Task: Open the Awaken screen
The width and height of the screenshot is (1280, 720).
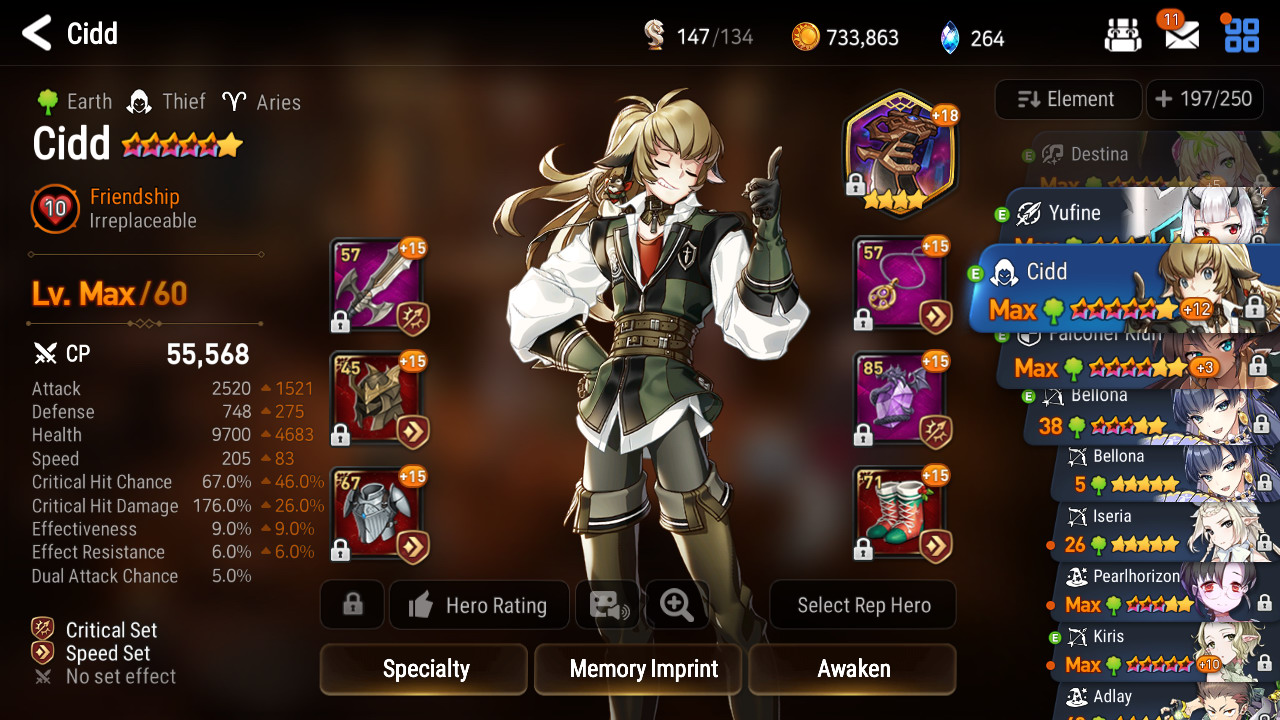Action: pyautogui.click(x=853, y=669)
